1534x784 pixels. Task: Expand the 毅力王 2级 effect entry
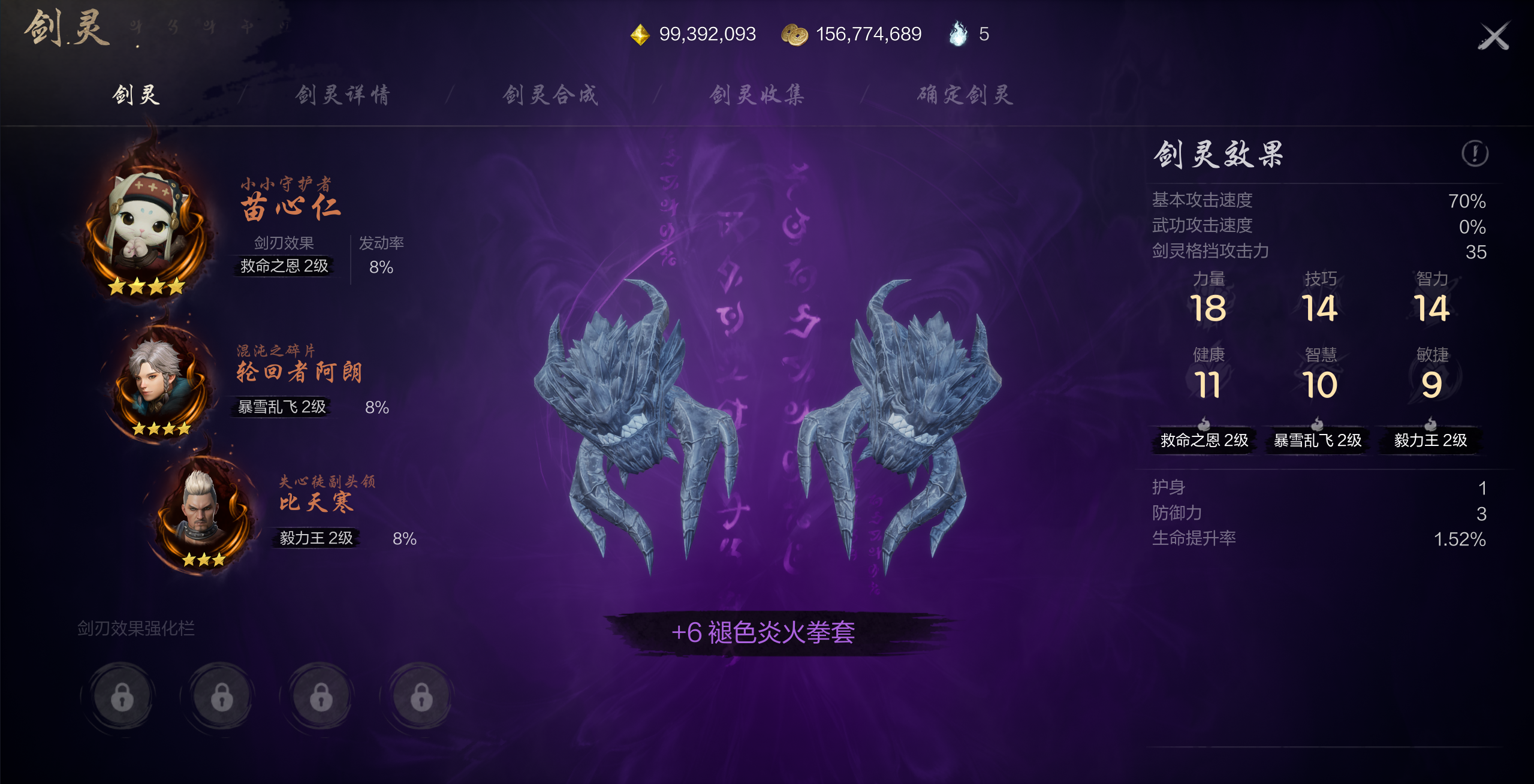pos(1430,441)
